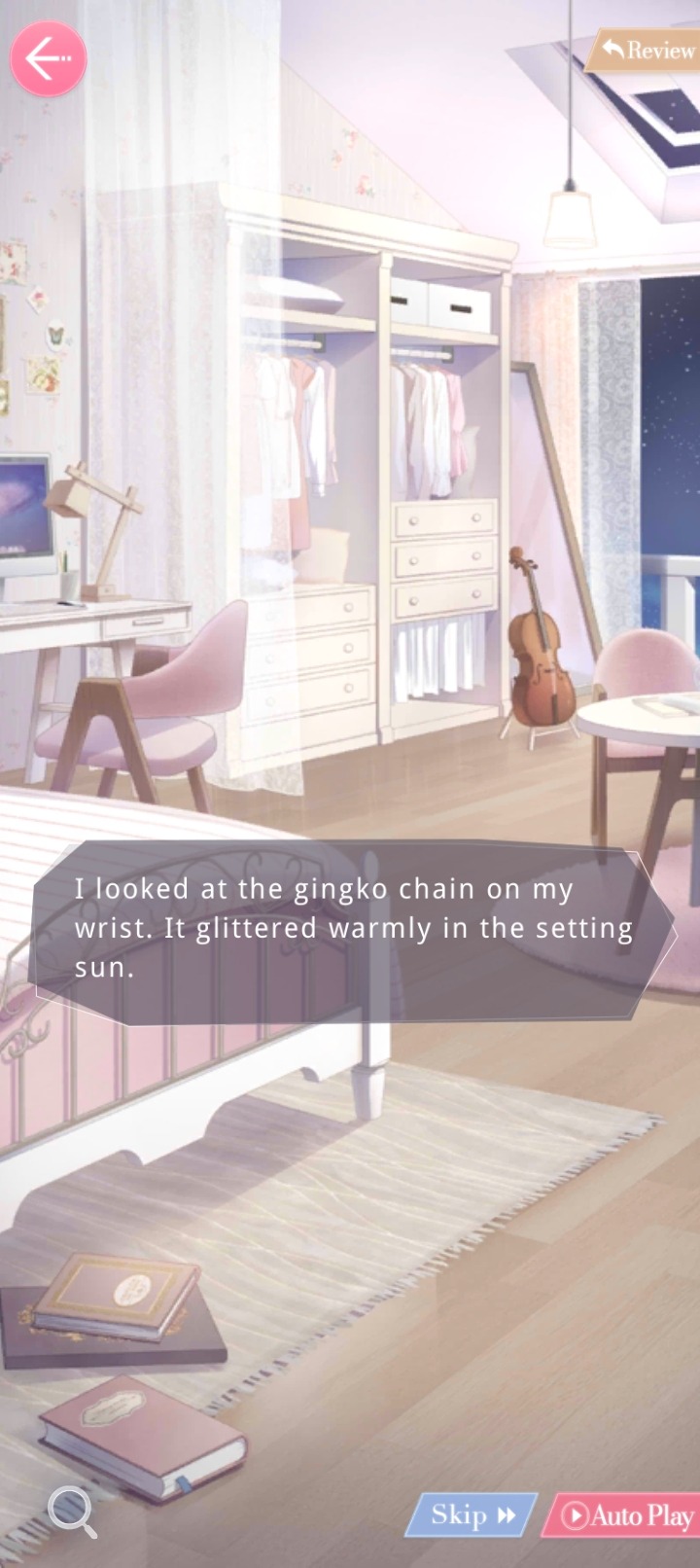Skip the current story scene

(472, 1515)
